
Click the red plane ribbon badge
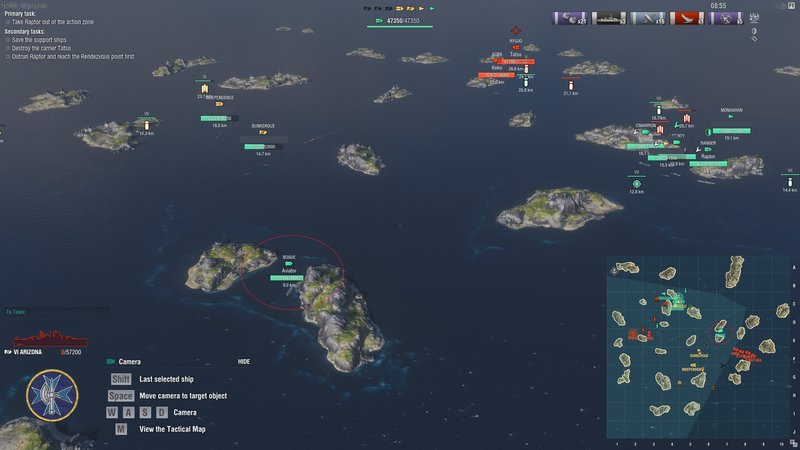[x=687, y=18]
